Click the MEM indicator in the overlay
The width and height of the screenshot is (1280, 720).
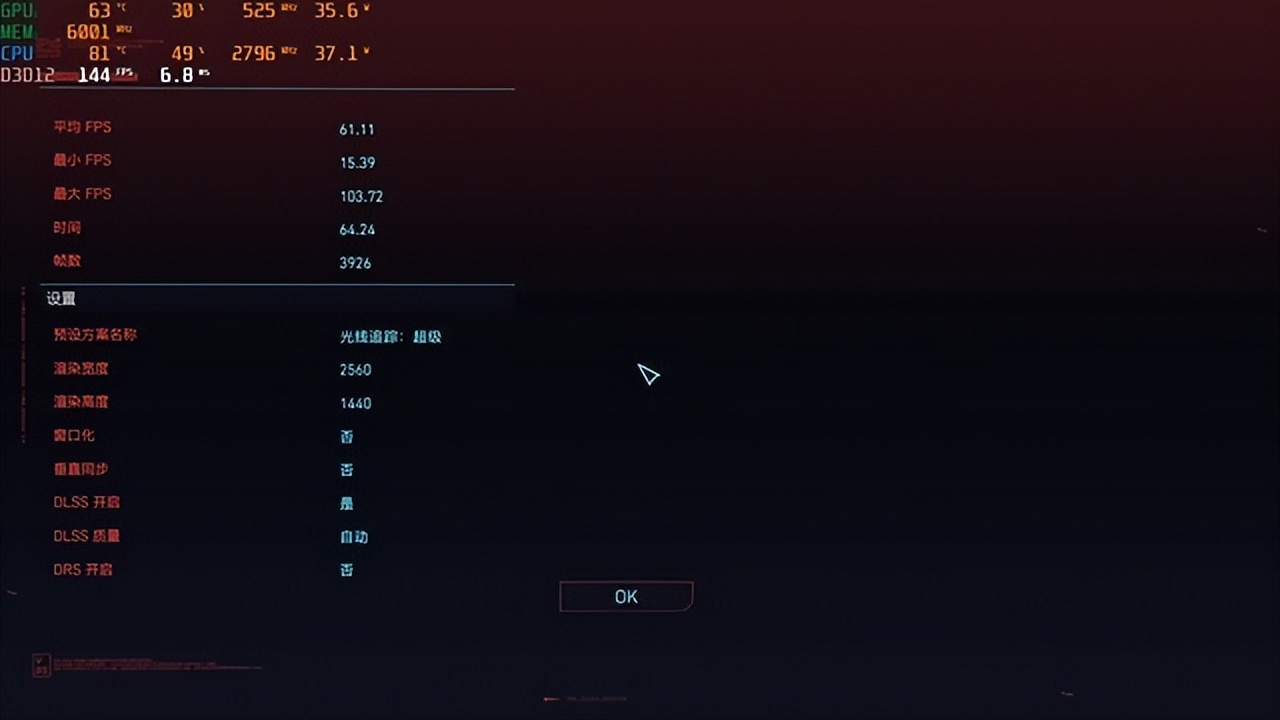[x=15, y=30]
